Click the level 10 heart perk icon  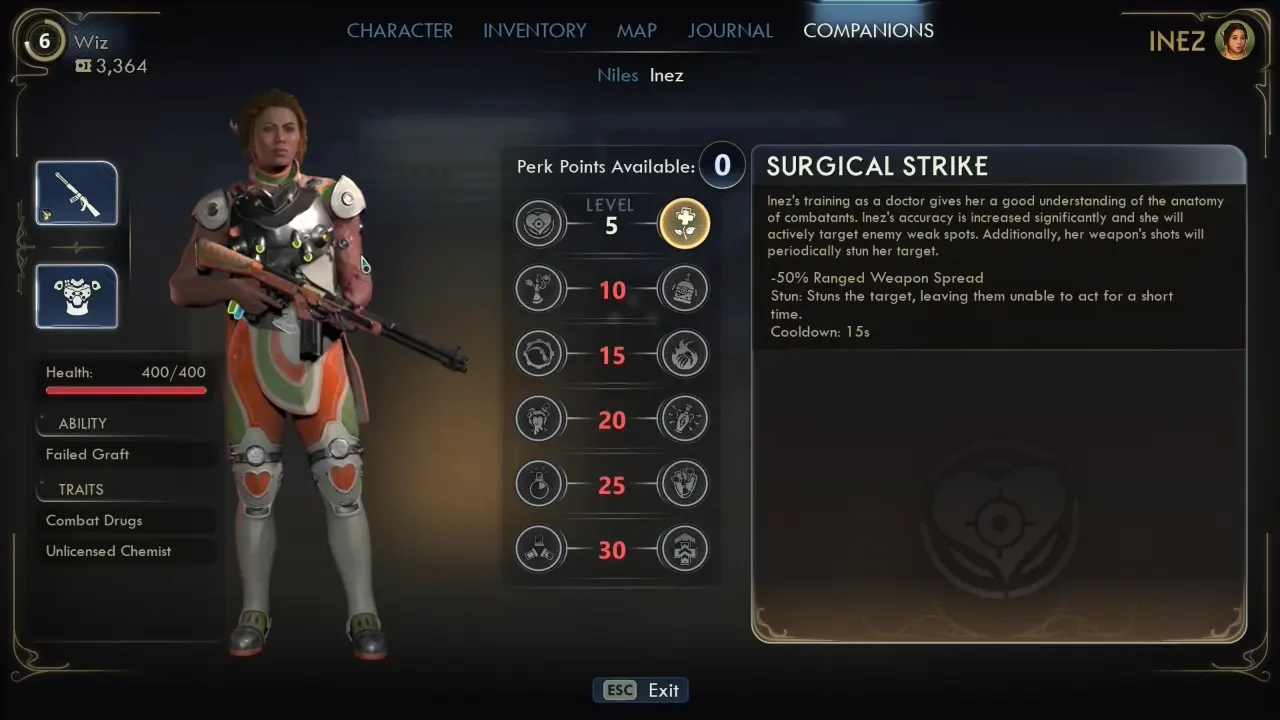point(539,289)
